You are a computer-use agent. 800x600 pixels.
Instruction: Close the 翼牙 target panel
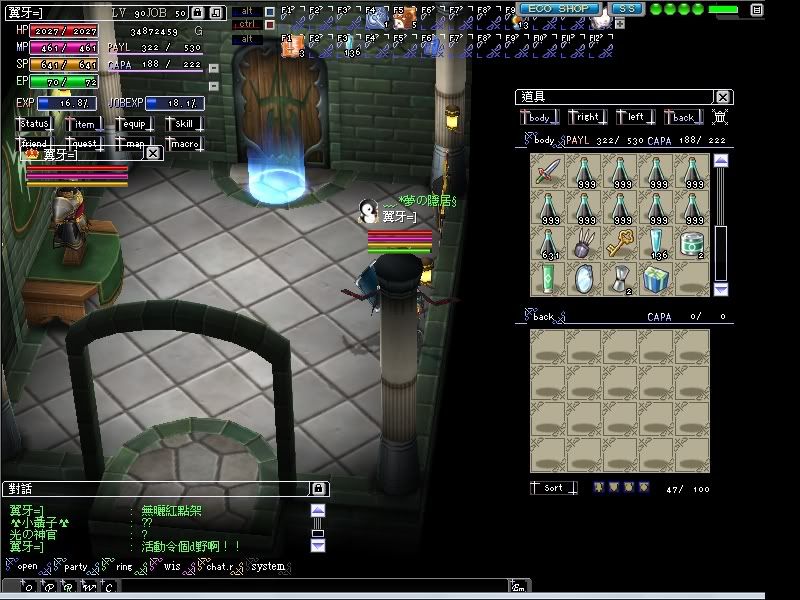coord(153,154)
